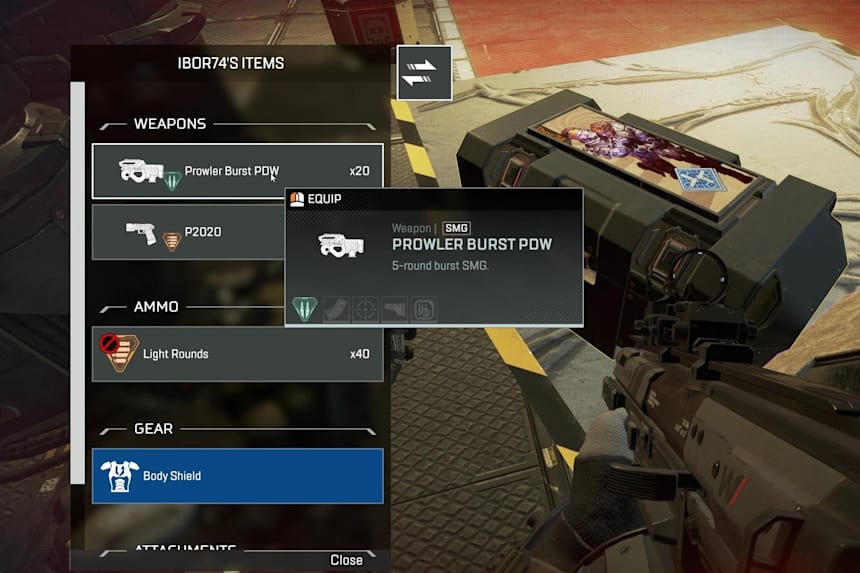Pick up the Light Rounds ammo
The width and height of the screenshot is (860, 573).
[x=237, y=354]
